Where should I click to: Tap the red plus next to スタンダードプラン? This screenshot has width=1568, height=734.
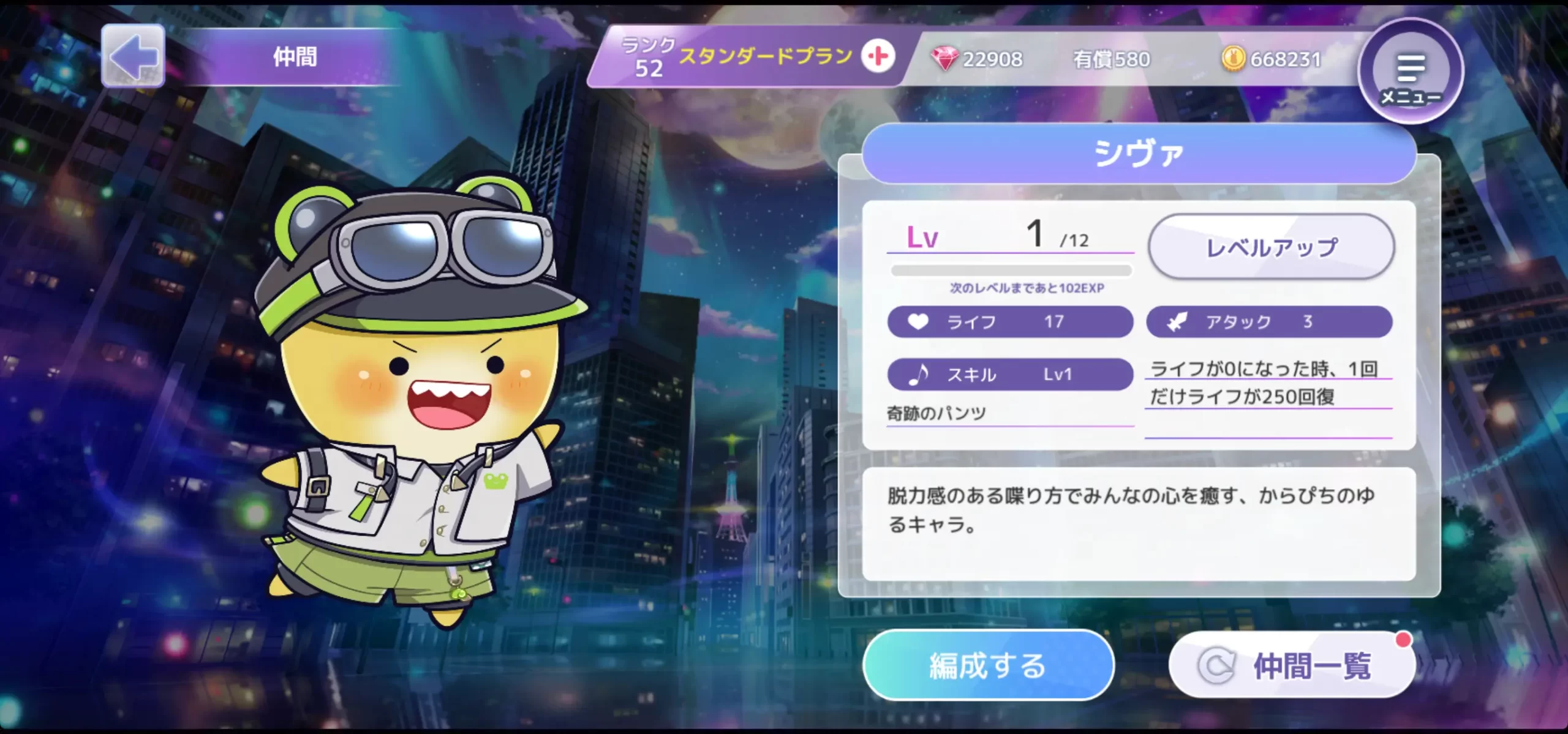[878, 56]
